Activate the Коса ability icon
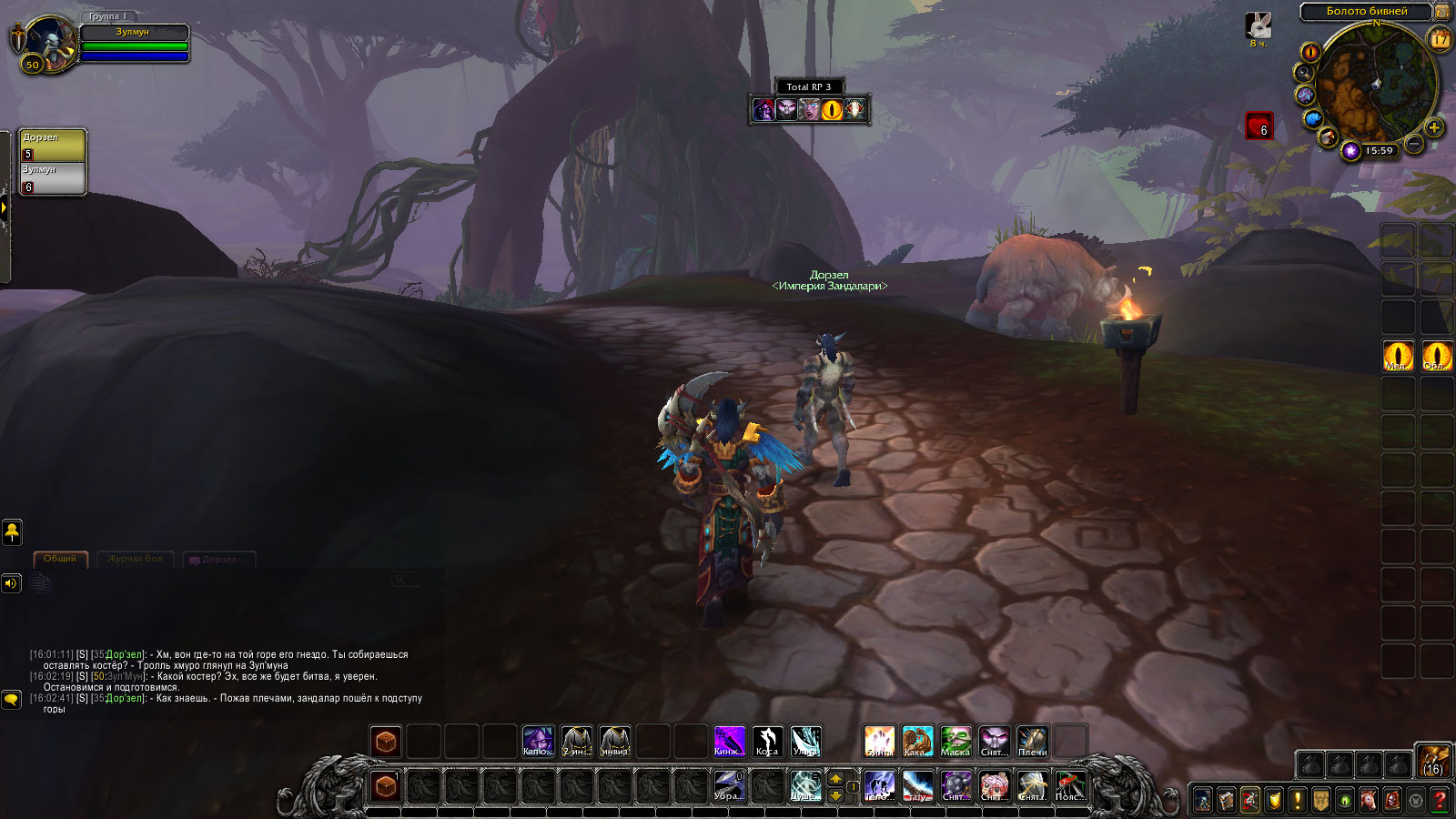The height and width of the screenshot is (819, 1456). 767,741
